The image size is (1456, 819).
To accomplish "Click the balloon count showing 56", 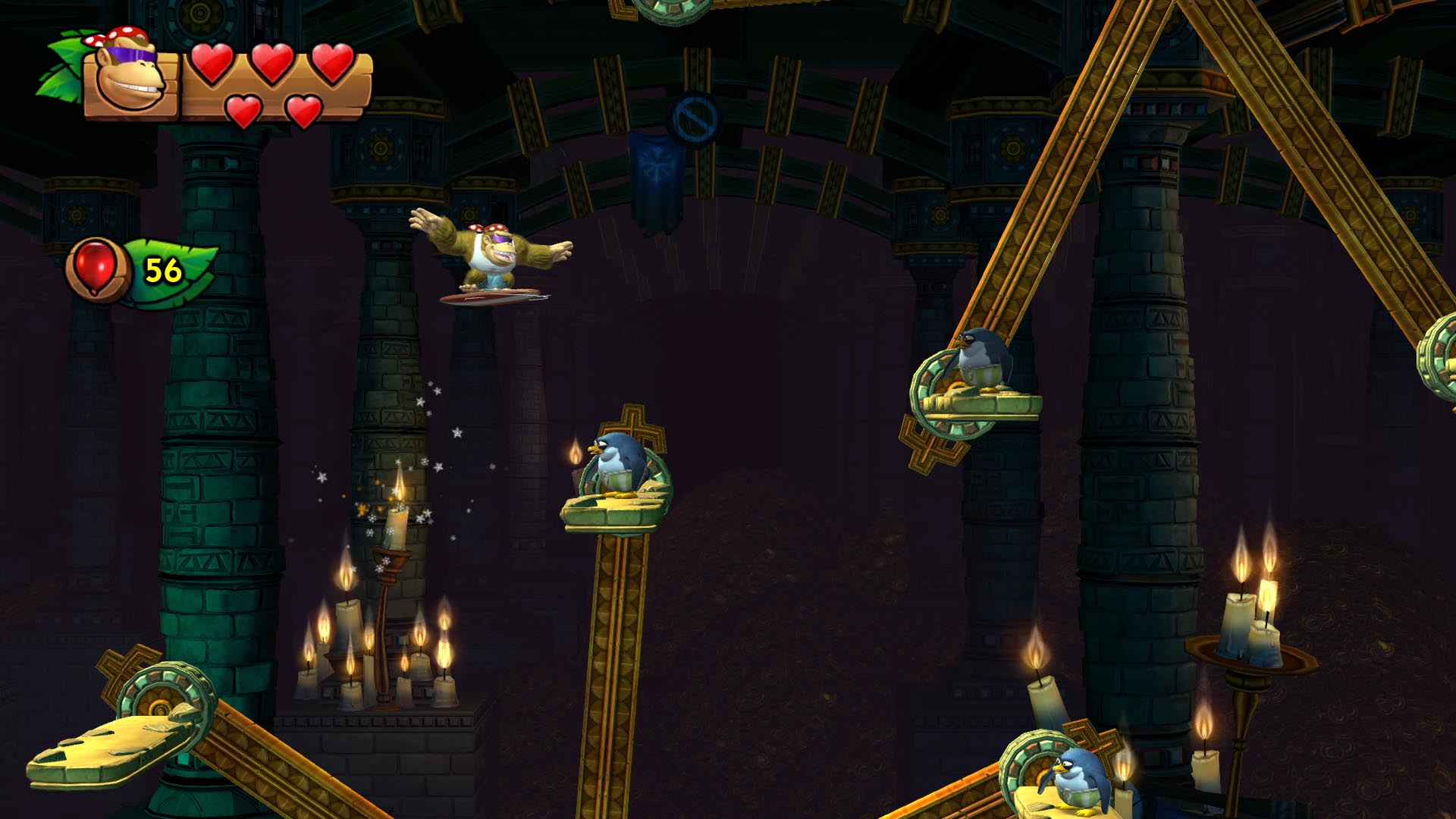I will 162,269.
